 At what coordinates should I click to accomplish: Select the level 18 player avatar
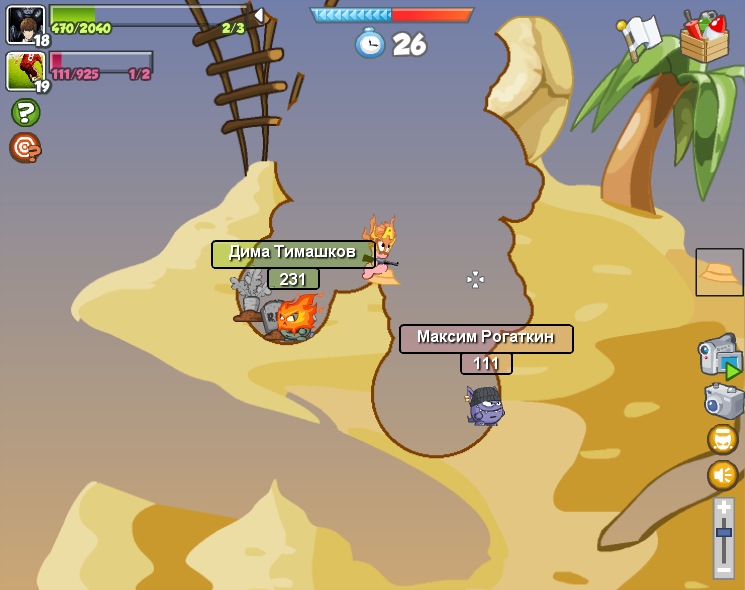pos(25,24)
